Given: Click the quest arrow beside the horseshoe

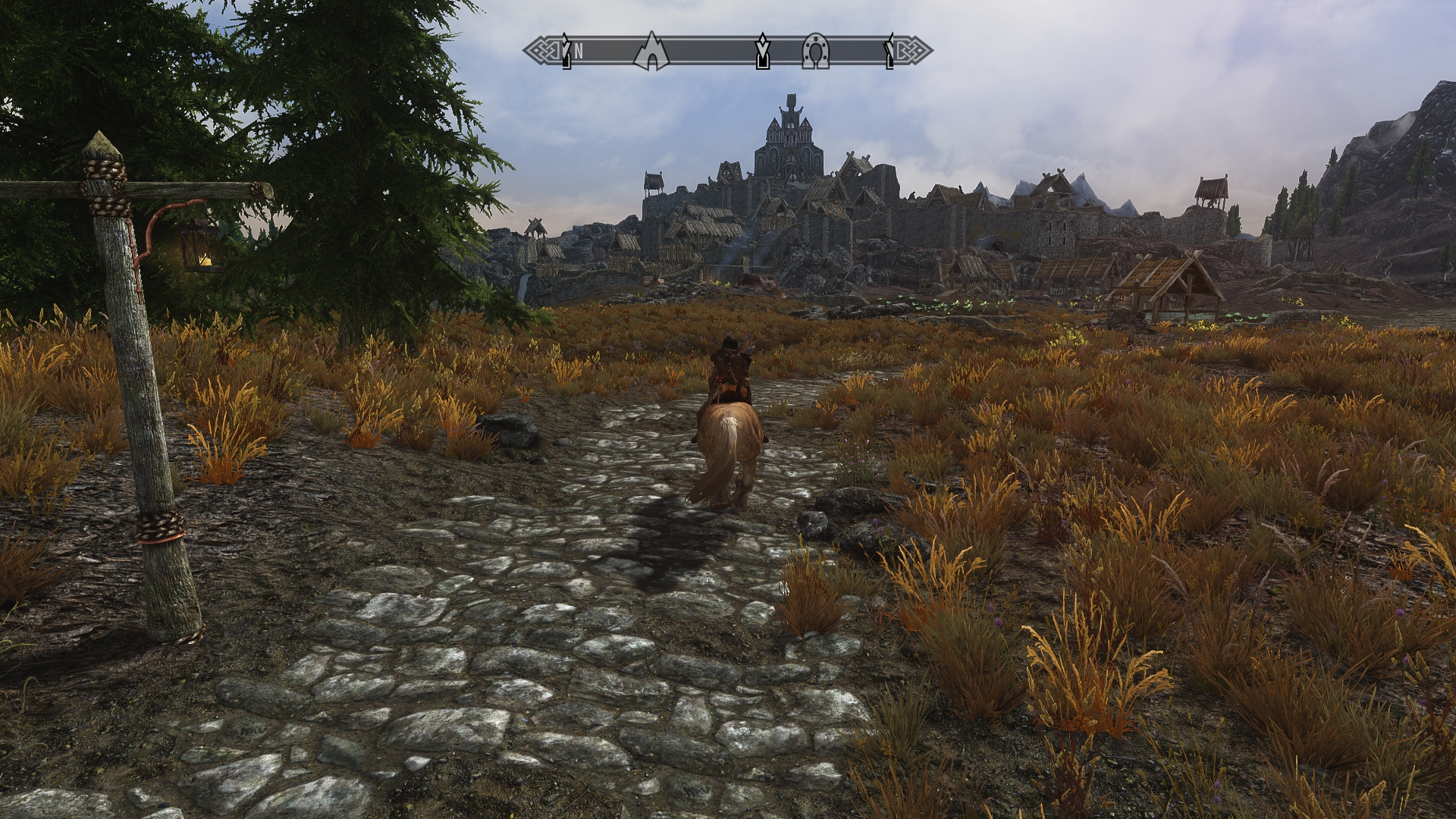Looking at the screenshot, I should tap(762, 52).
